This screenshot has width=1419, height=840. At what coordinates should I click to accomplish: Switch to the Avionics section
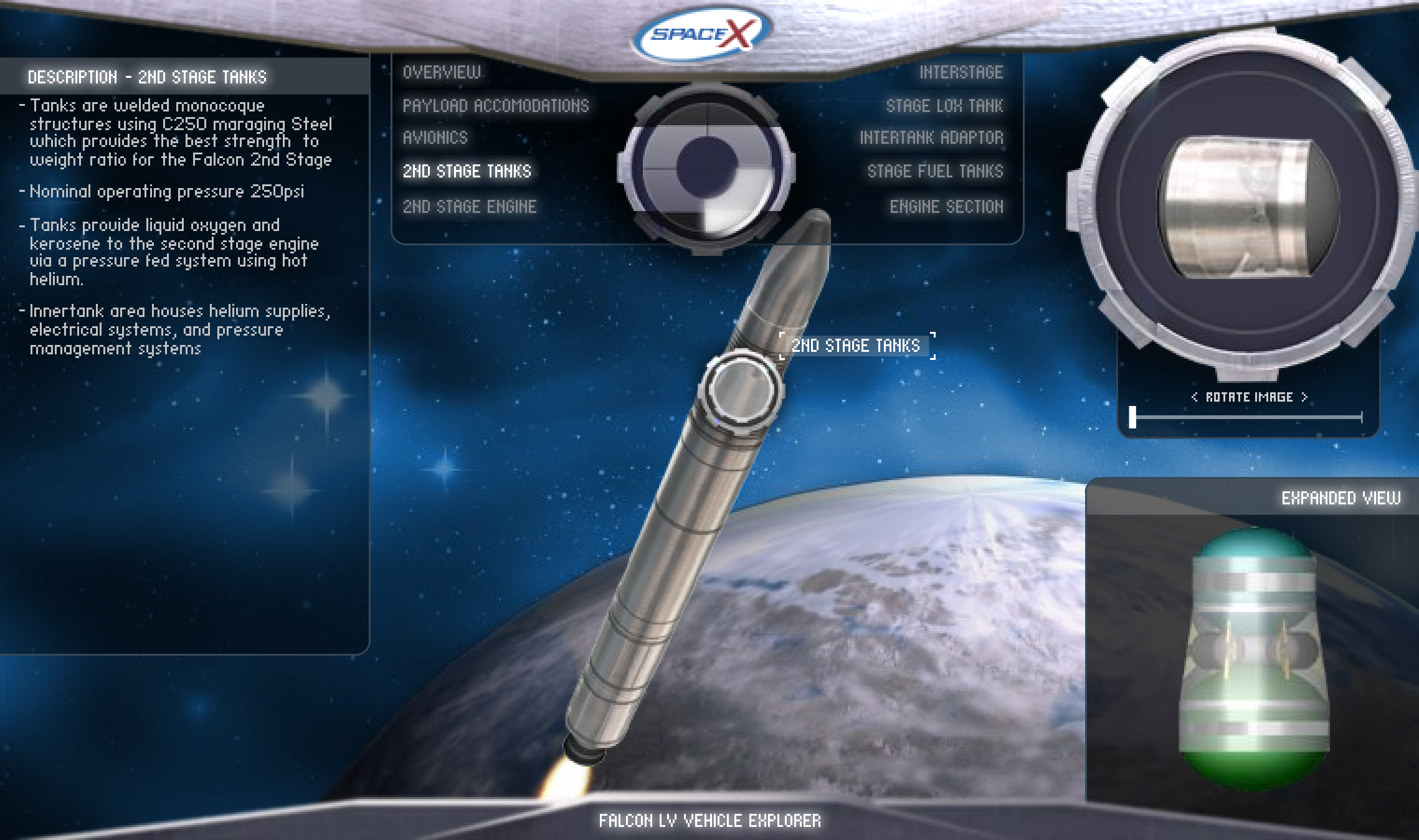pos(436,138)
